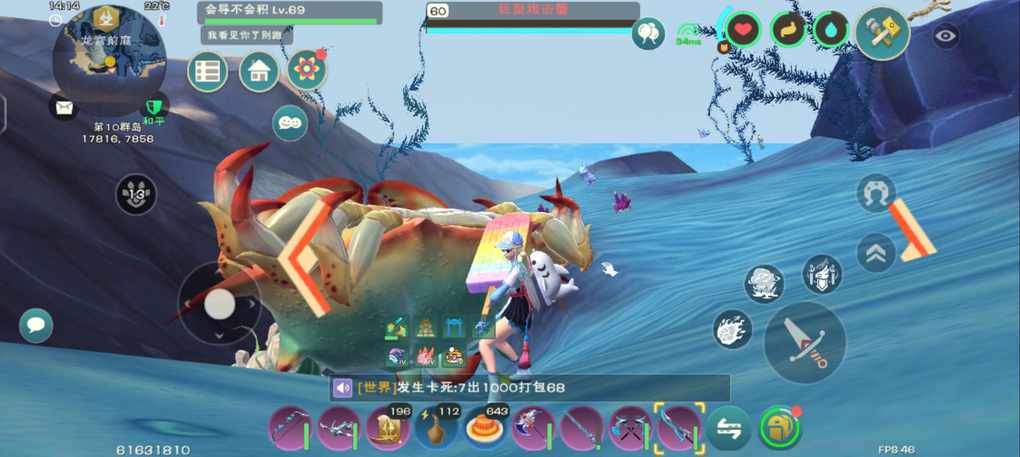Screen dimensions: 1020x457
Task: Open the backpack inventory button
Action: click(778, 428)
